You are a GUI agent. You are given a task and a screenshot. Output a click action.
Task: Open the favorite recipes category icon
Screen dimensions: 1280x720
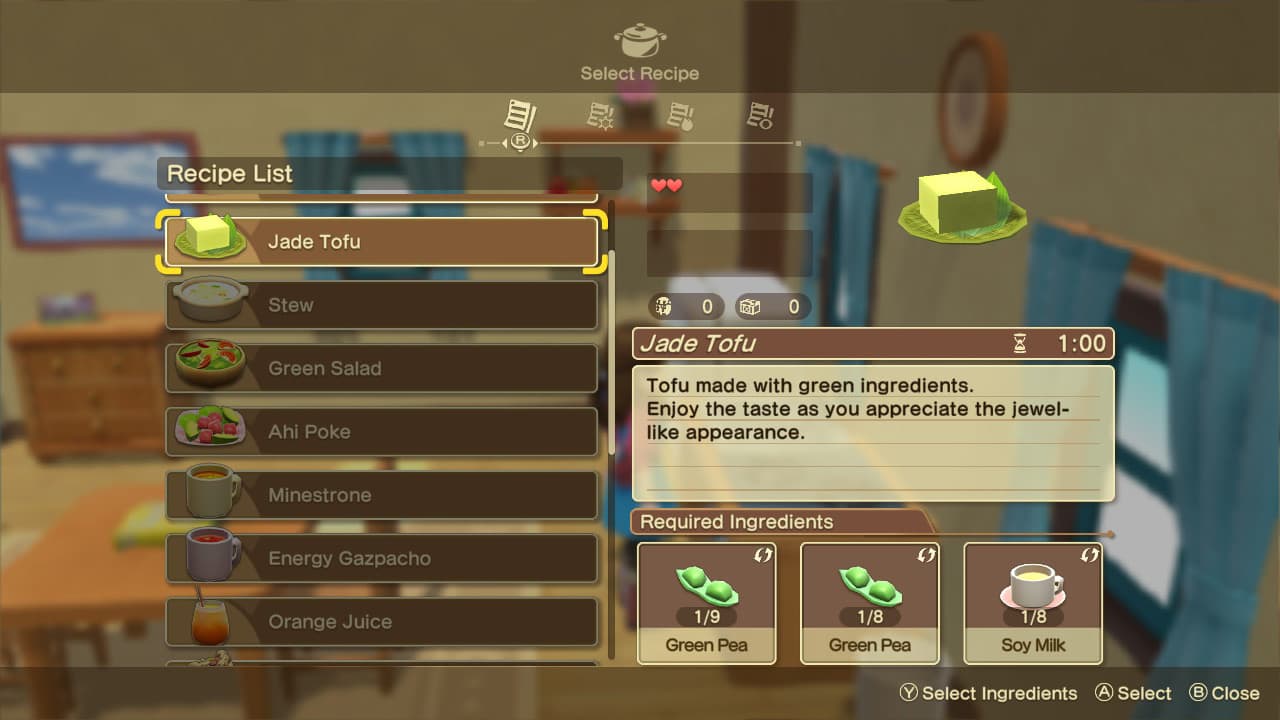click(681, 115)
